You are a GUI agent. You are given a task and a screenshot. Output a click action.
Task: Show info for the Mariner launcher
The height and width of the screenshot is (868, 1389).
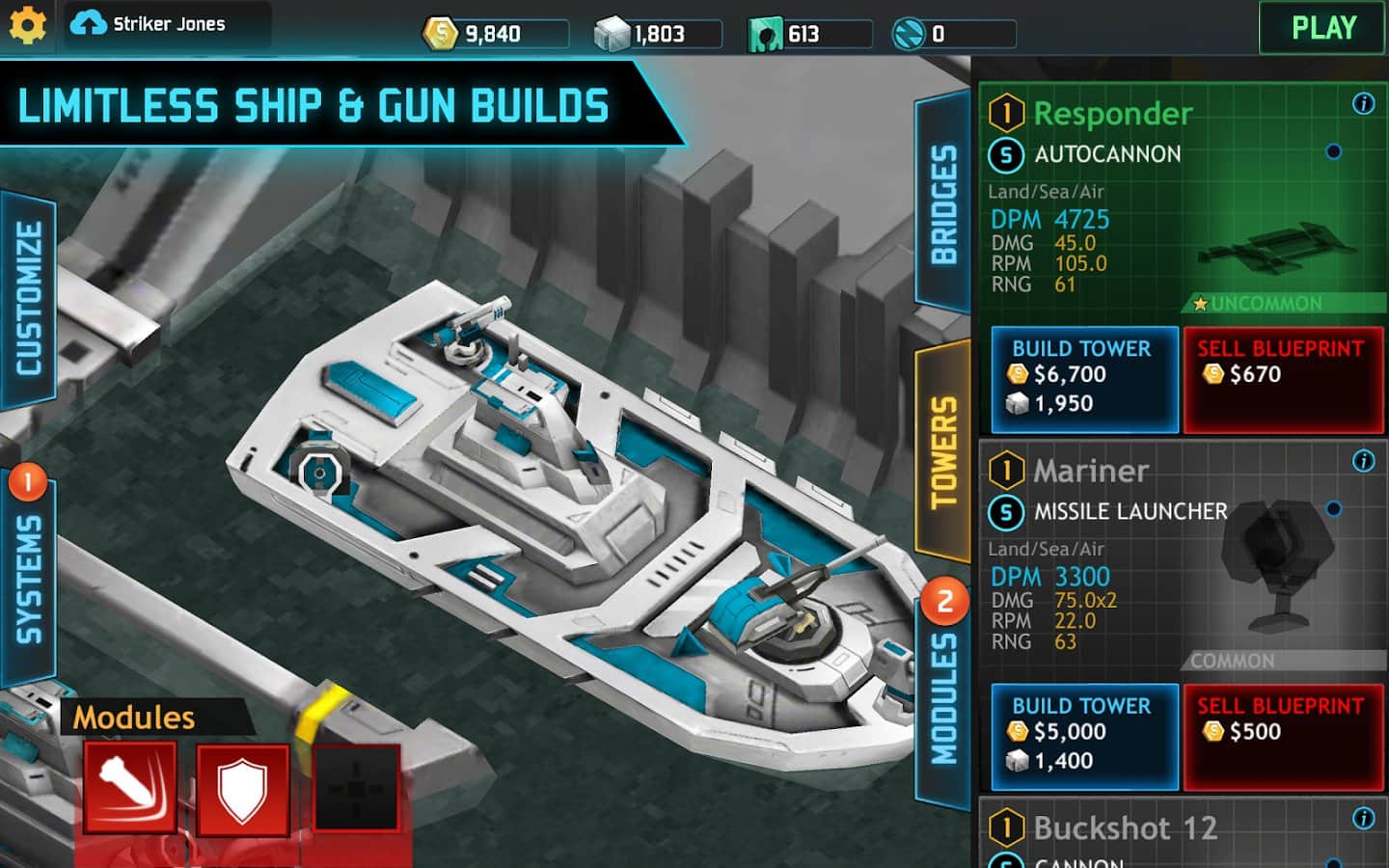pos(1363,461)
